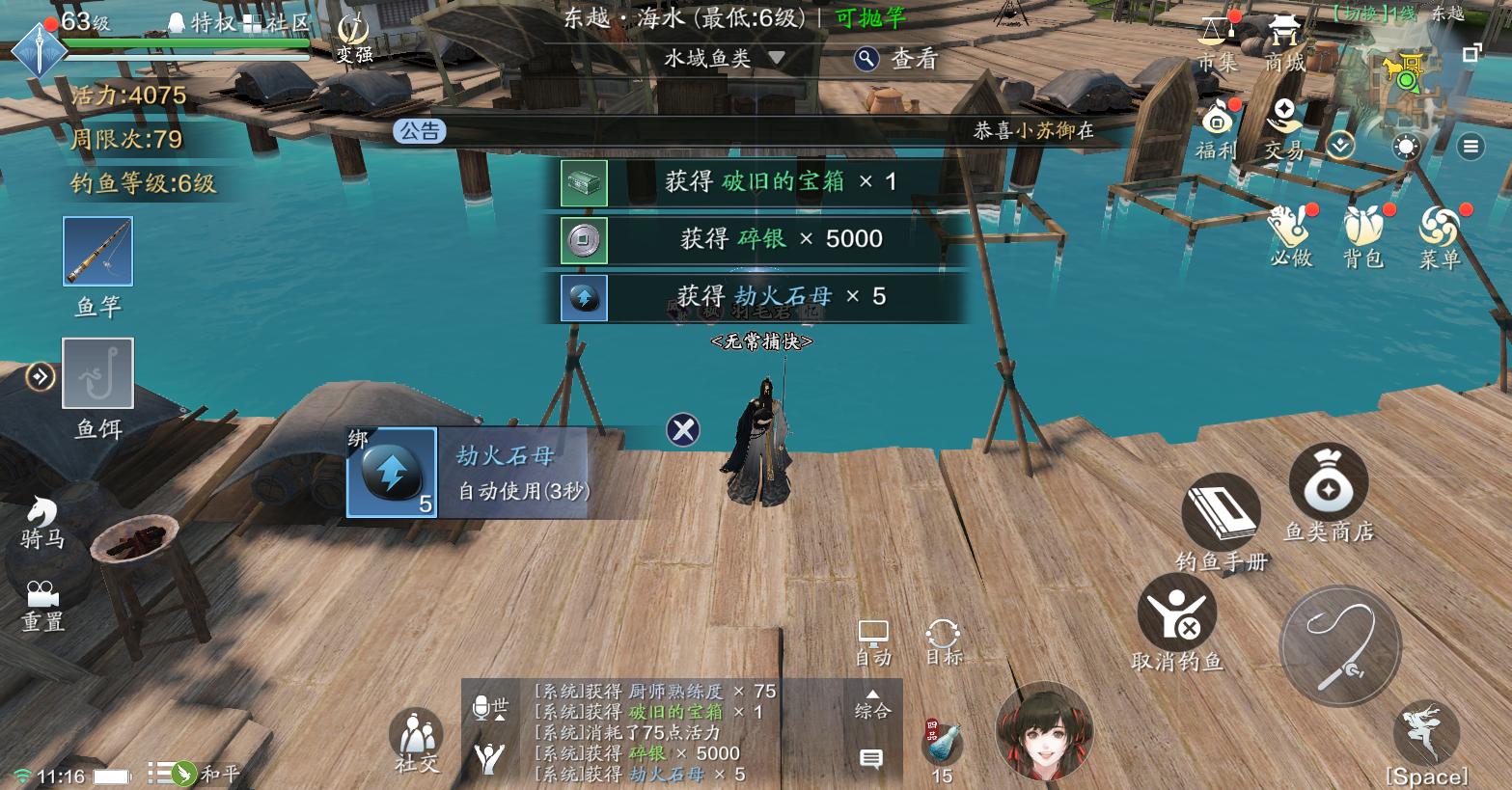The image size is (1512, 790).
Task: Toggle the 目标 target lock
Action: 941,637
